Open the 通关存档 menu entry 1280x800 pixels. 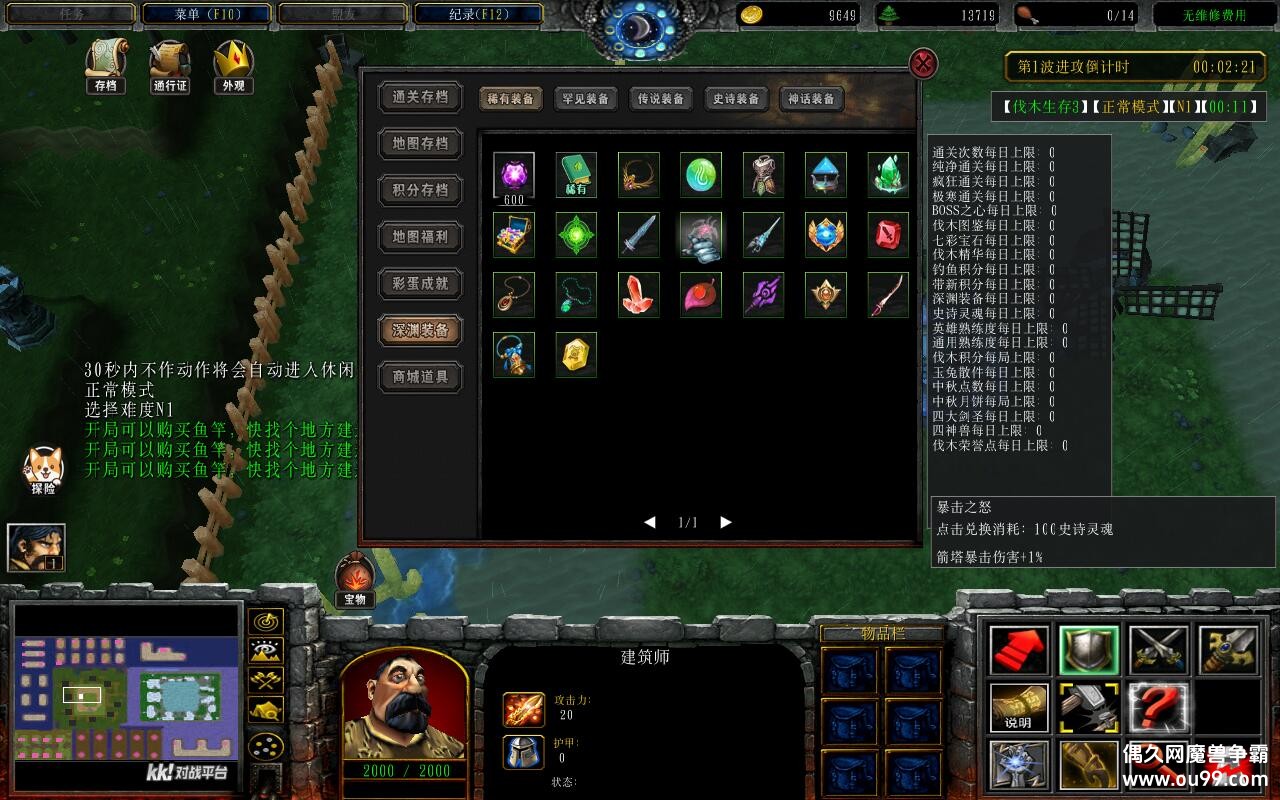pos(420,97)
